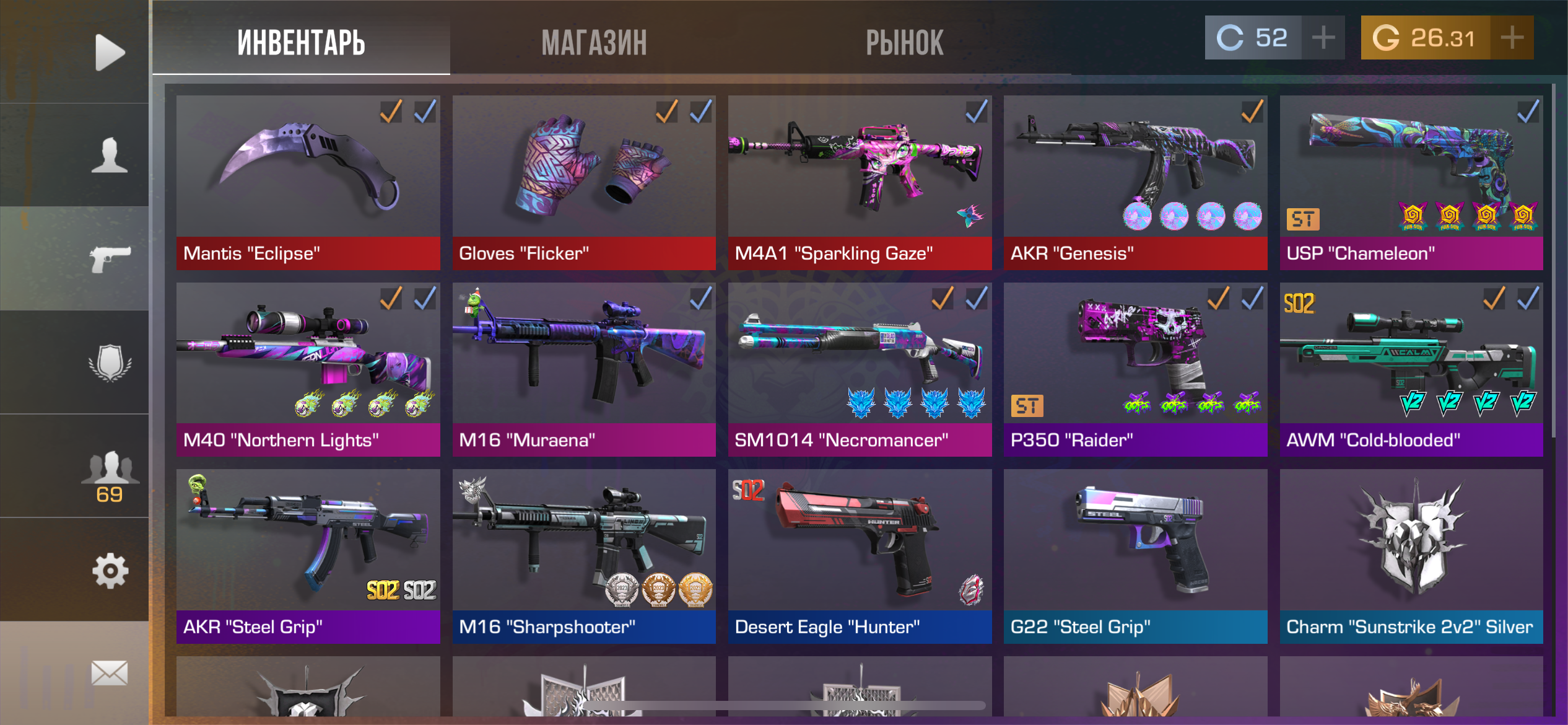1568x725 pixels.
Task: Switch to the МАГАЗИН tab
Action: (x=594, y=42)
